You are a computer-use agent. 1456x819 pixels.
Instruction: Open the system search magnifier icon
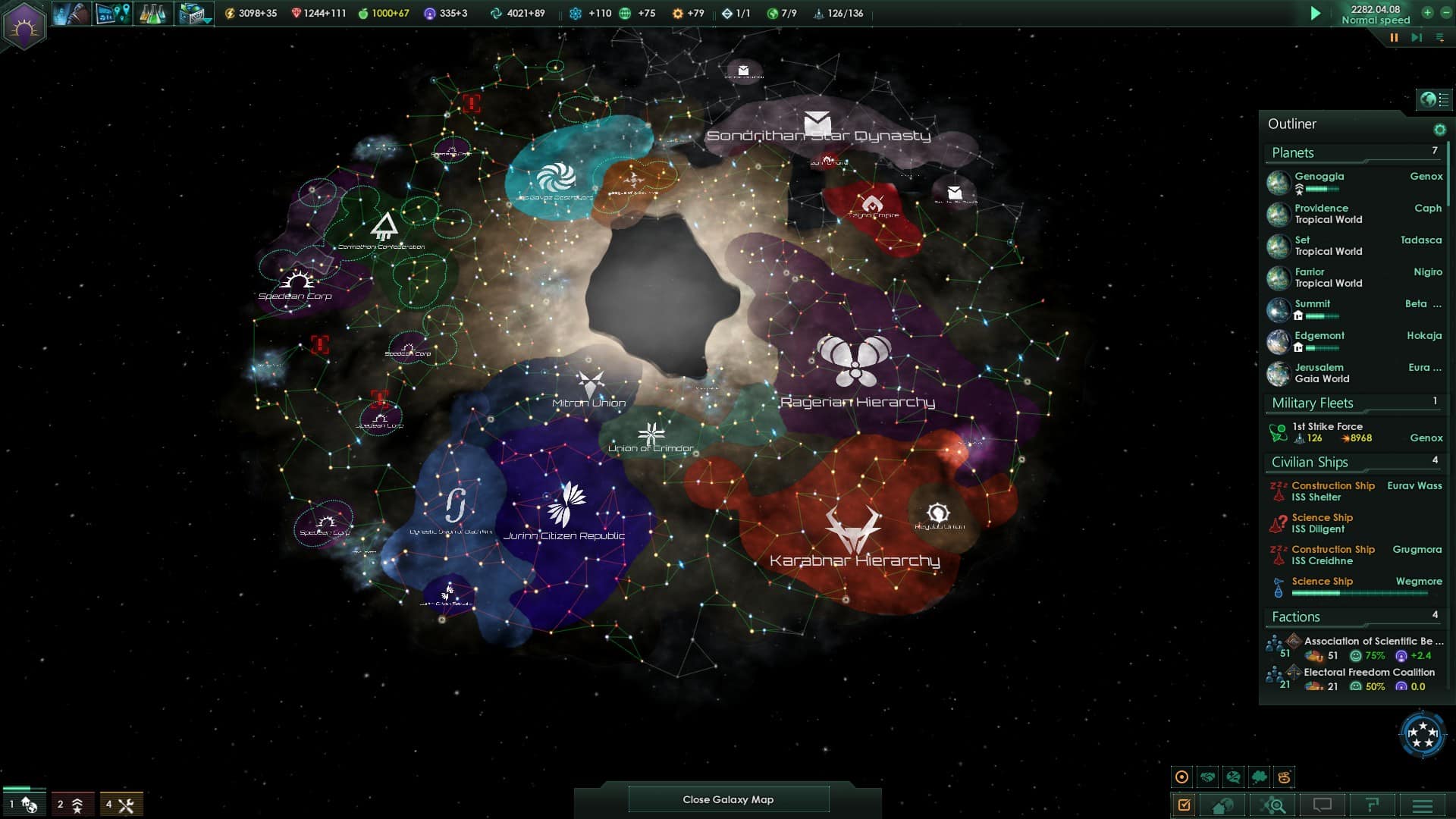tap(1273, 803)
